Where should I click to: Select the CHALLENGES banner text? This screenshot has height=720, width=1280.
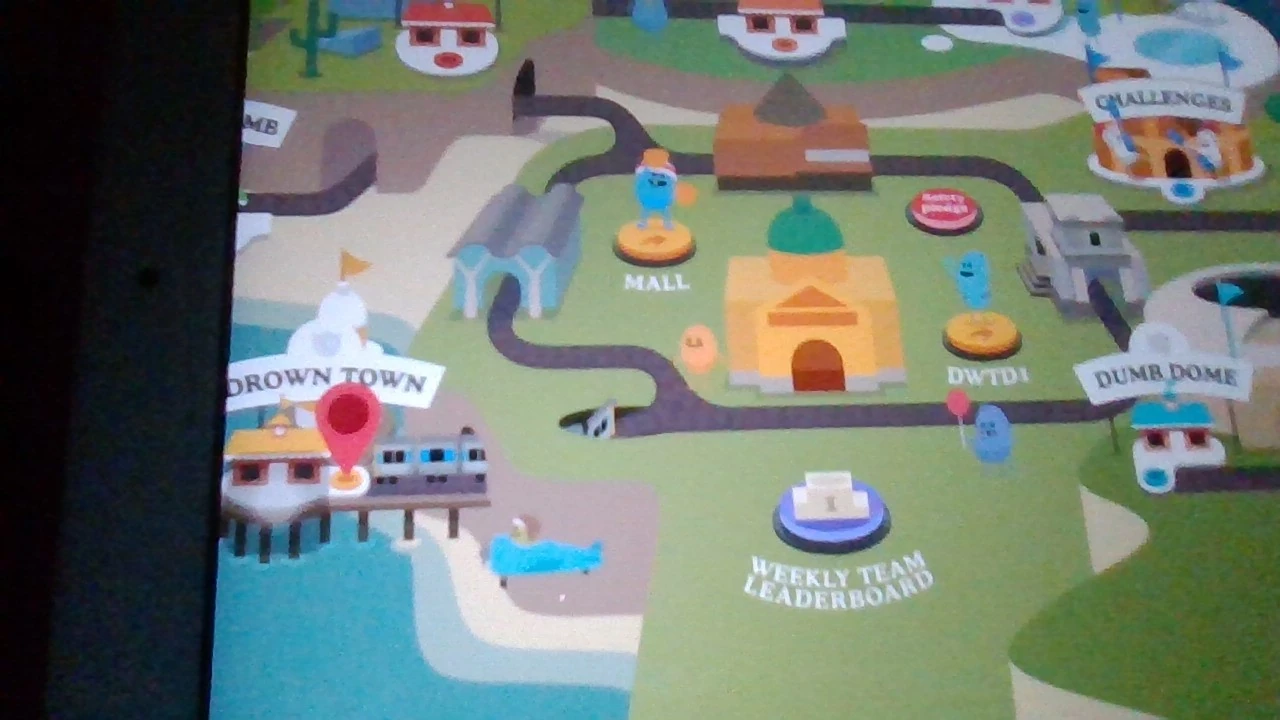(x=1163, y=101)
